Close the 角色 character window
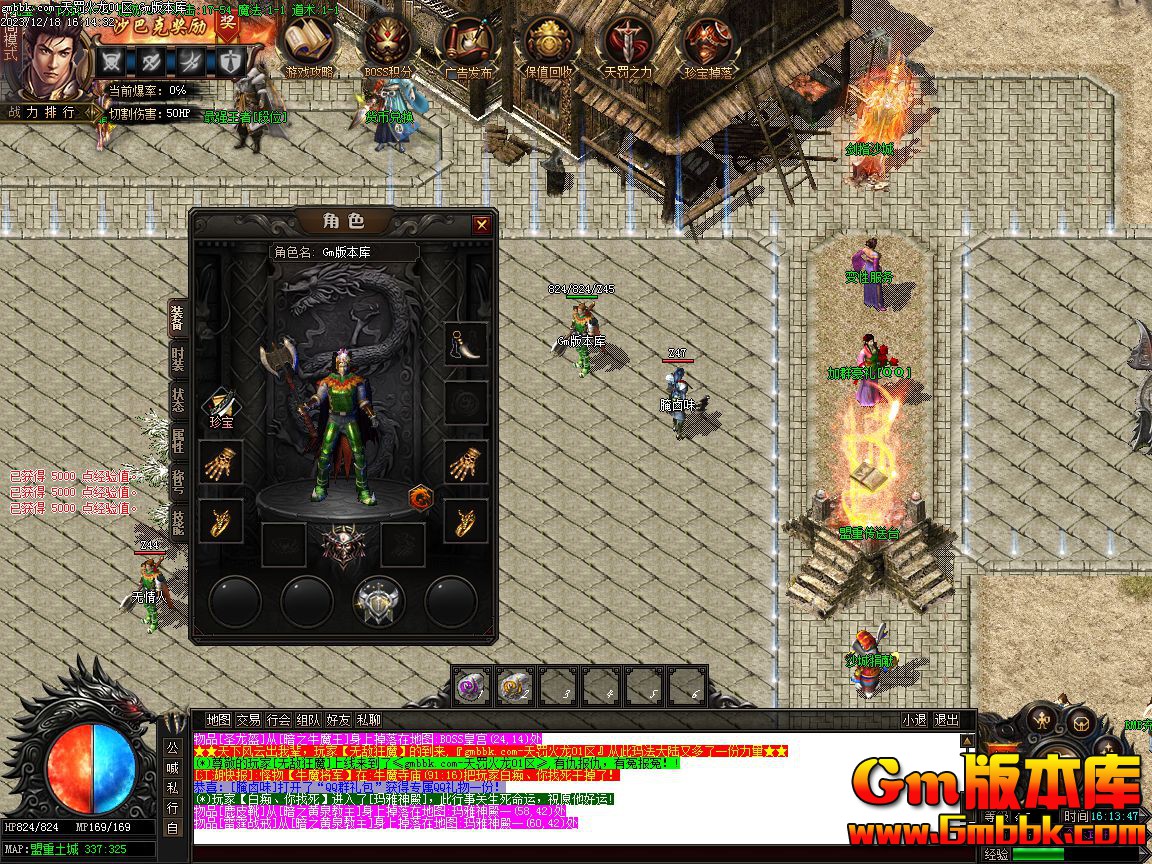 [481, 224]
